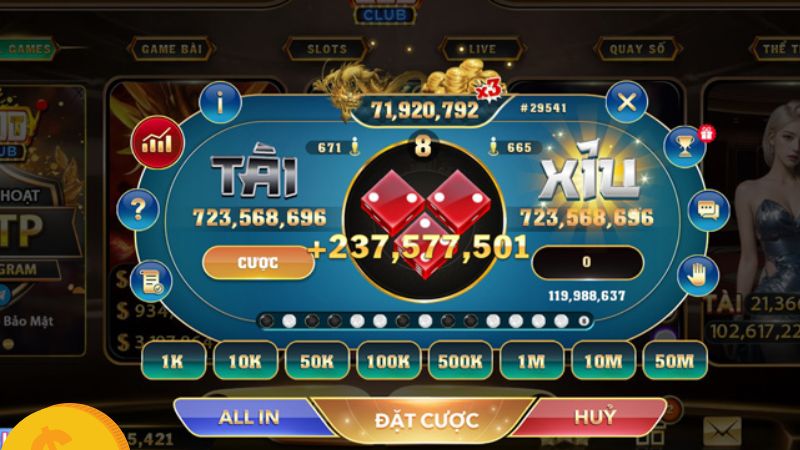Select the 100K chip
Viewport: 800px width, 450px height.
tap(390, 360)
